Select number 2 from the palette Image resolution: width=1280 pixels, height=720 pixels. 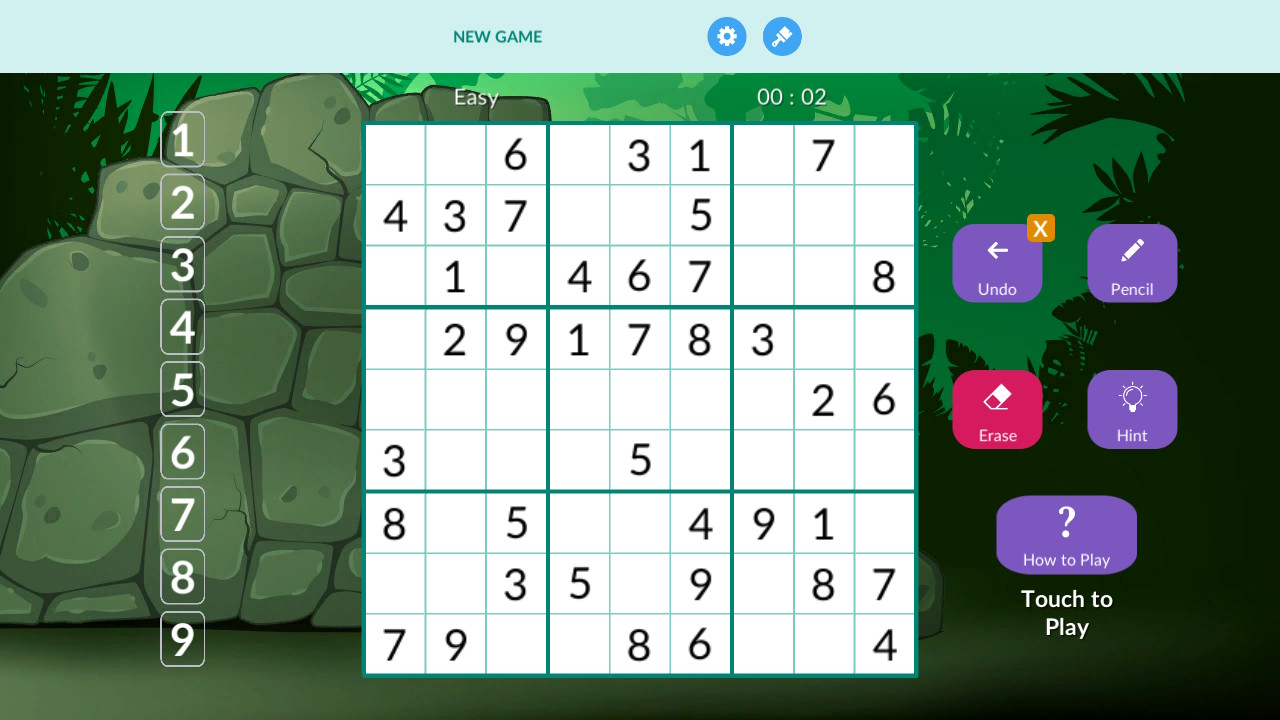tap(182, 202)
